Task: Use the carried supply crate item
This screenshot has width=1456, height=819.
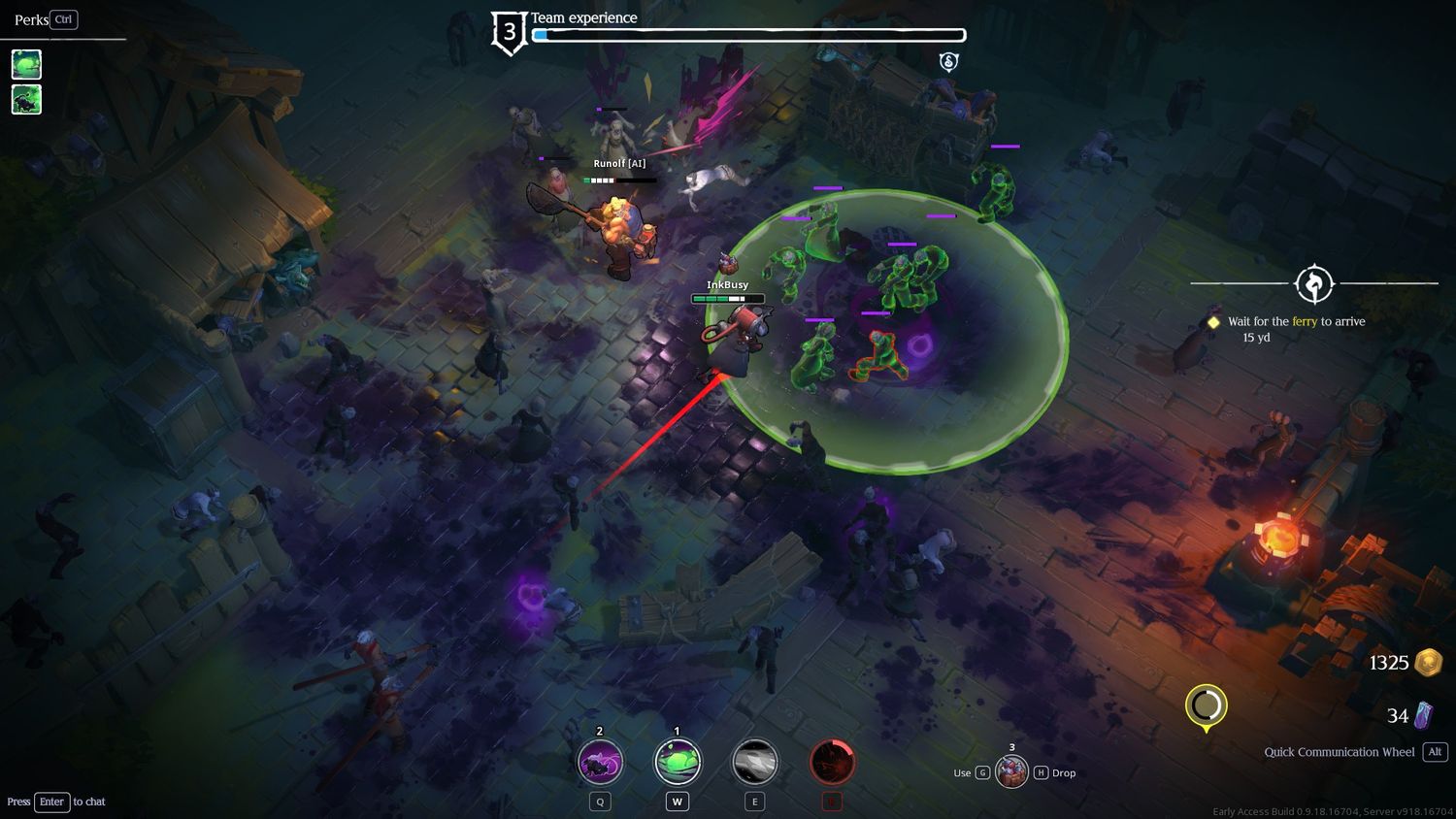Action: click(x=1011, y=772)
